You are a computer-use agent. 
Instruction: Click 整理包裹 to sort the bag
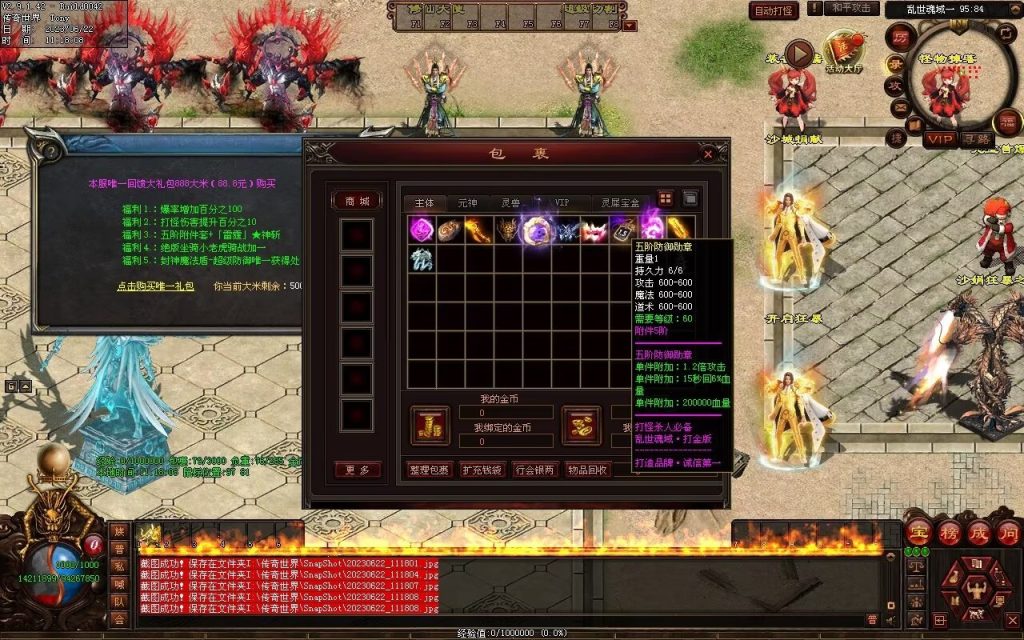tap(430, 469)
